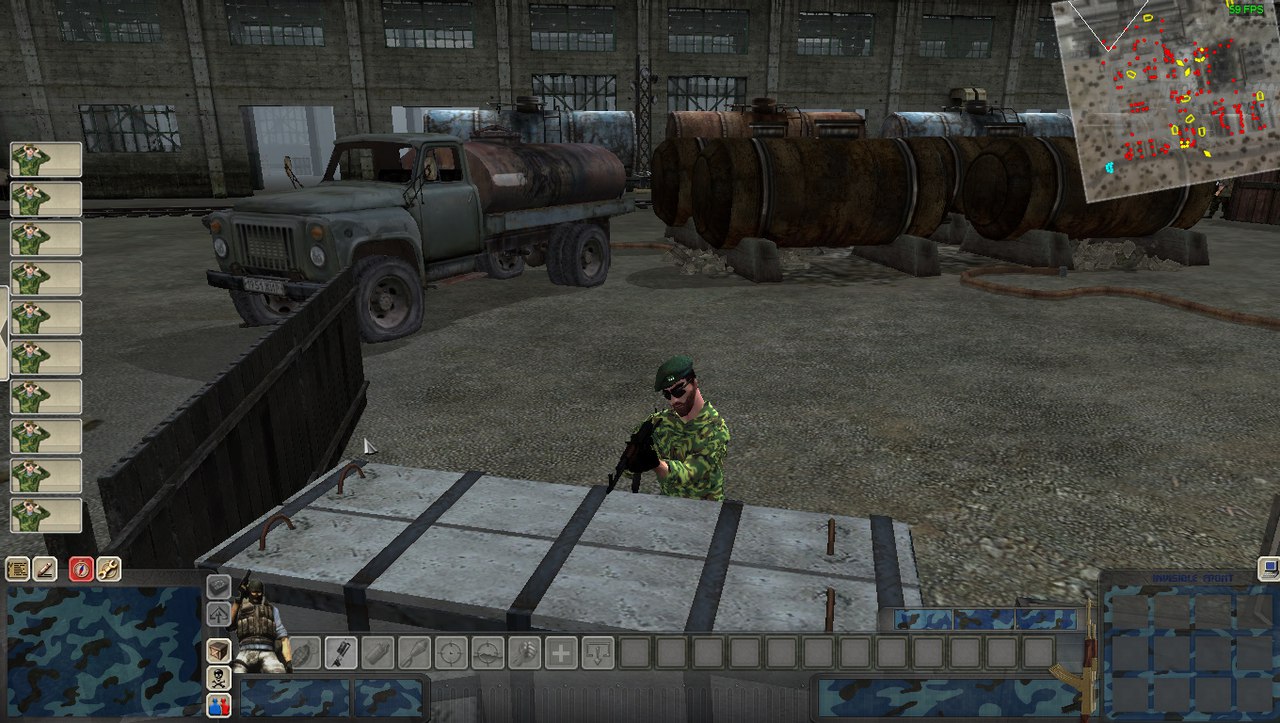Click the upward arrow stance button
This screenshot has height=723, width=1280.
(218, 613)
